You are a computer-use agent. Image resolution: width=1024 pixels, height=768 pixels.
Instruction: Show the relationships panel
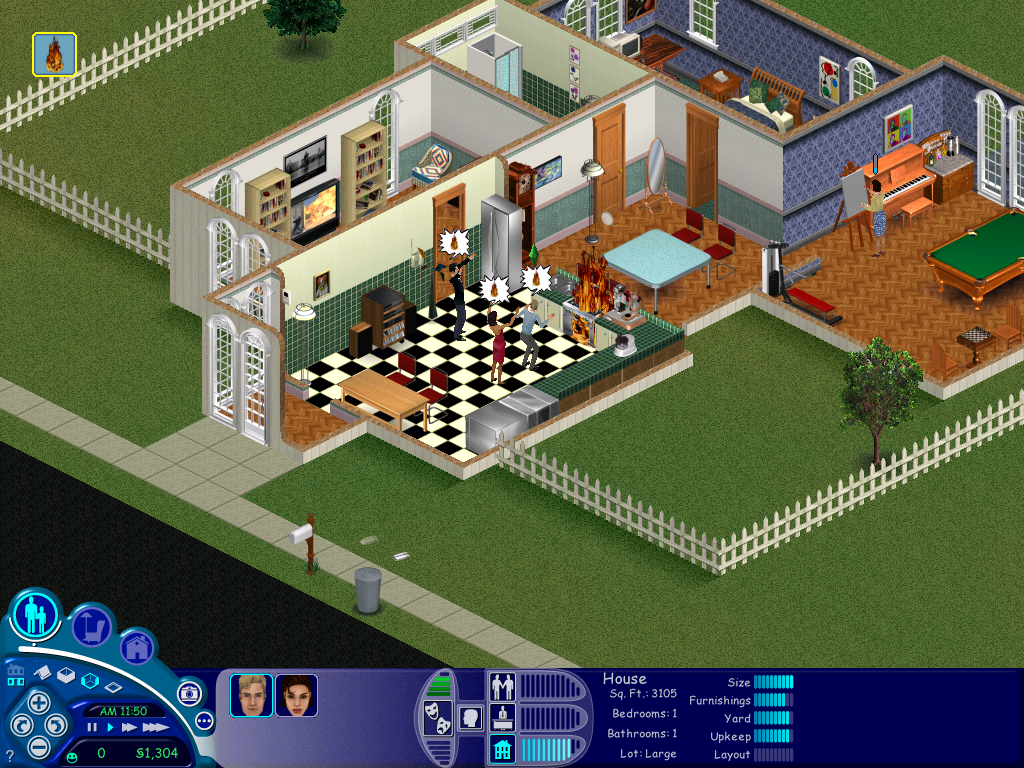pos(501,686)
